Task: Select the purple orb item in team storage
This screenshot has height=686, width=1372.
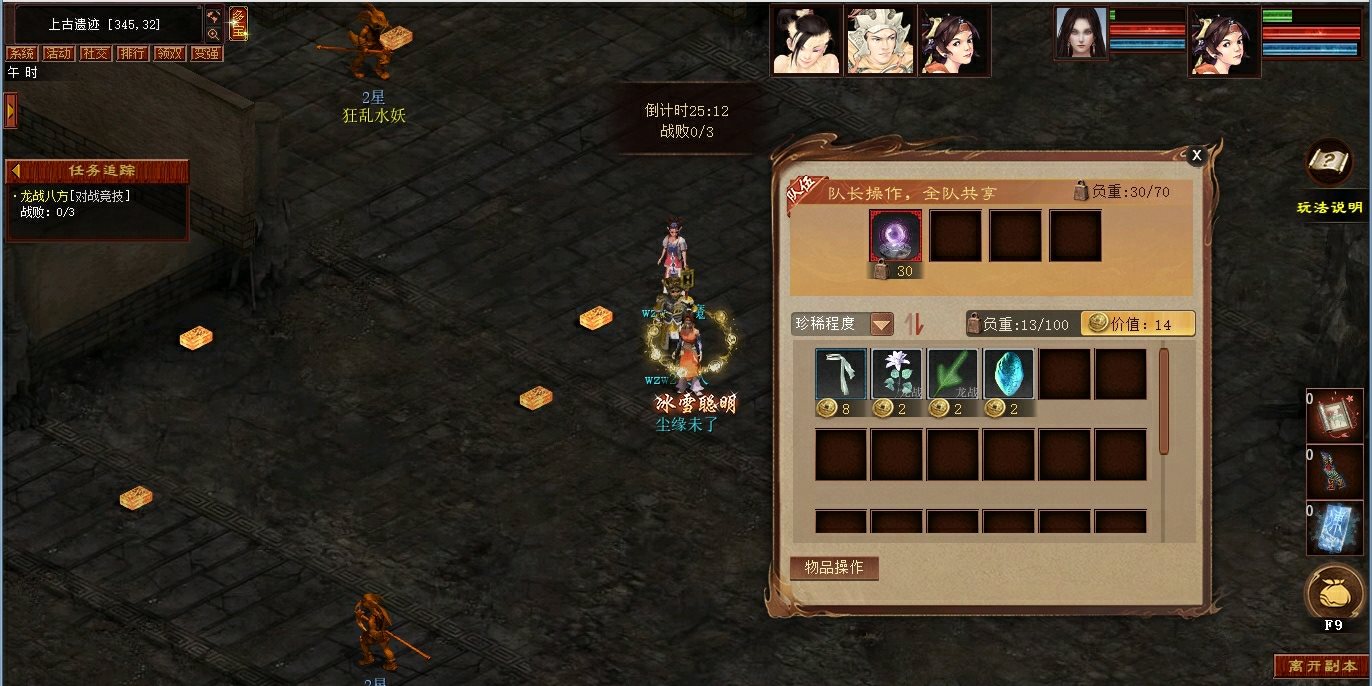Action: tap(895, 236)
